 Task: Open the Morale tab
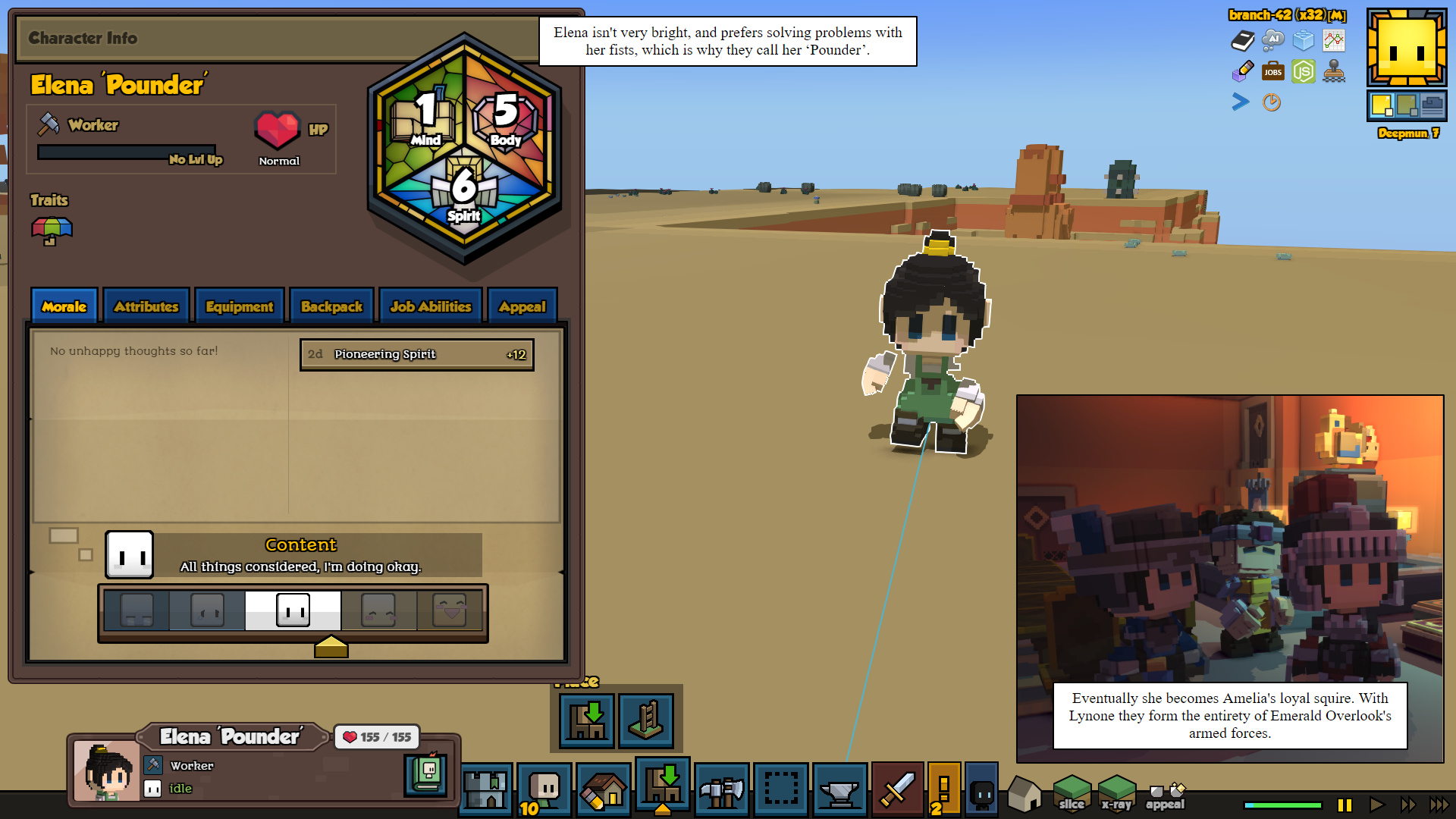[x=64, y=306]
